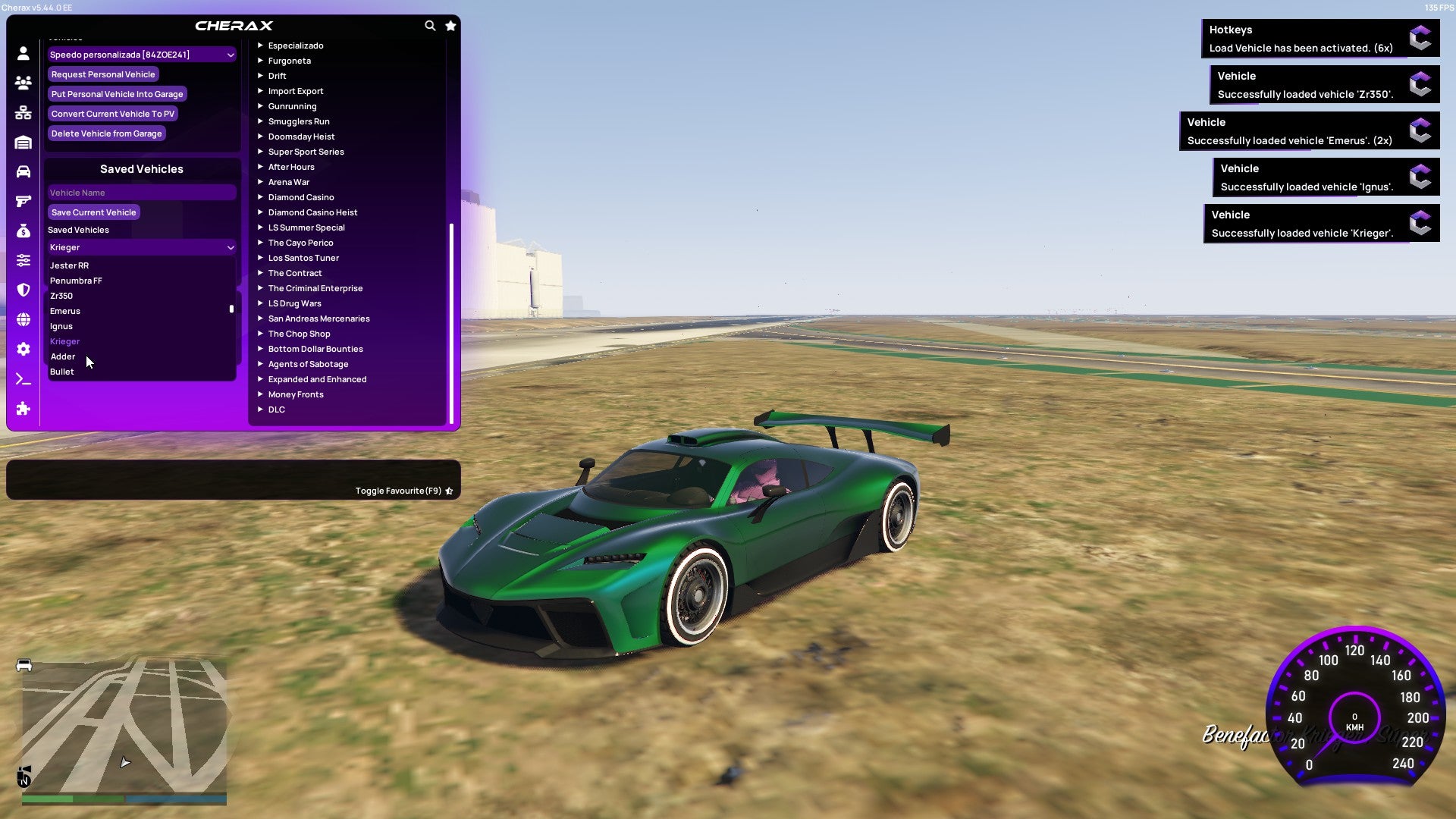This screenshot has height=819, width=1456.
Task: Select the Vehicle menu car icon
Action: 23,171
